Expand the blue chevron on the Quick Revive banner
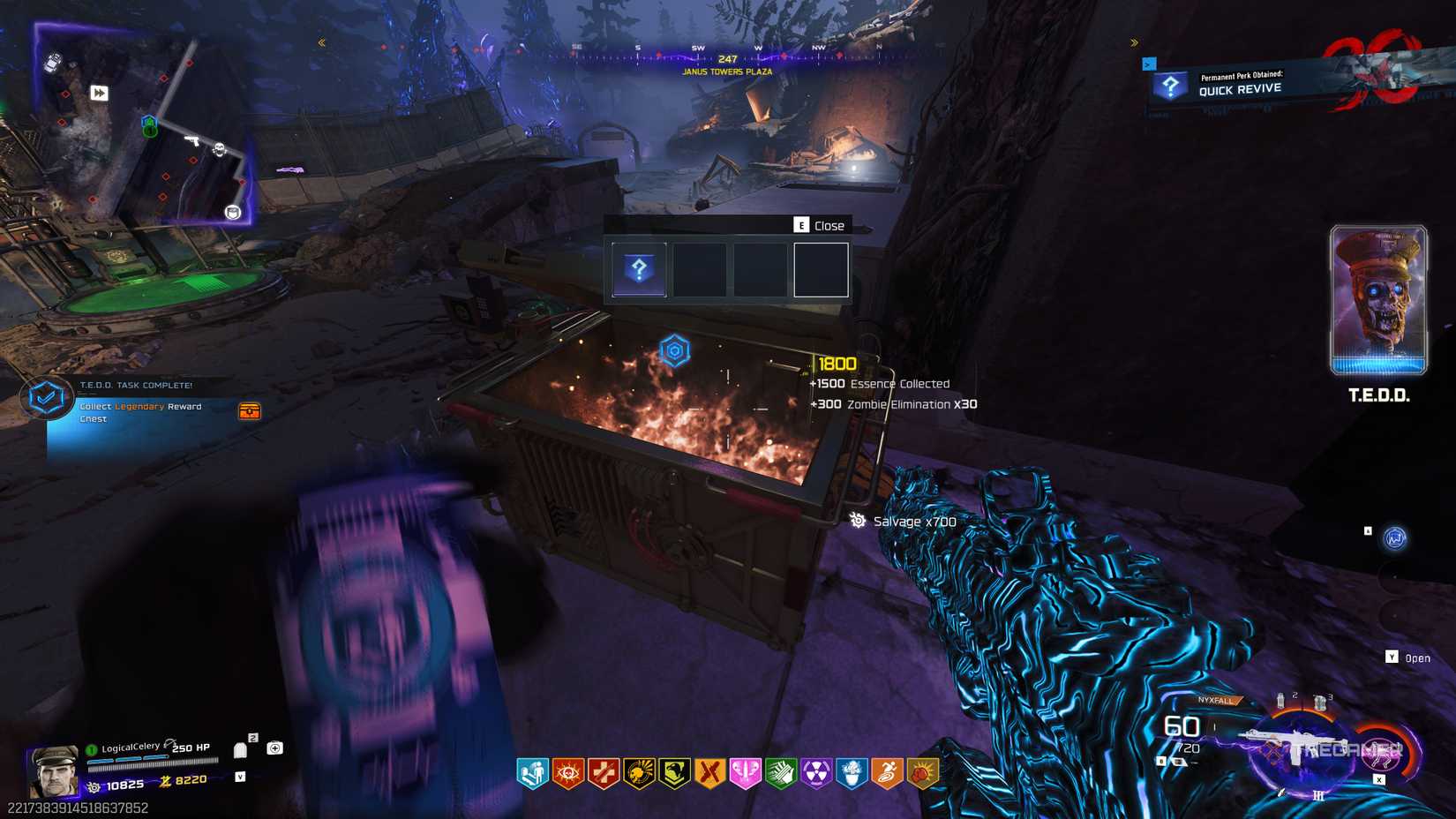This screenshot has width=1456, height=819. coord(1149,63)
